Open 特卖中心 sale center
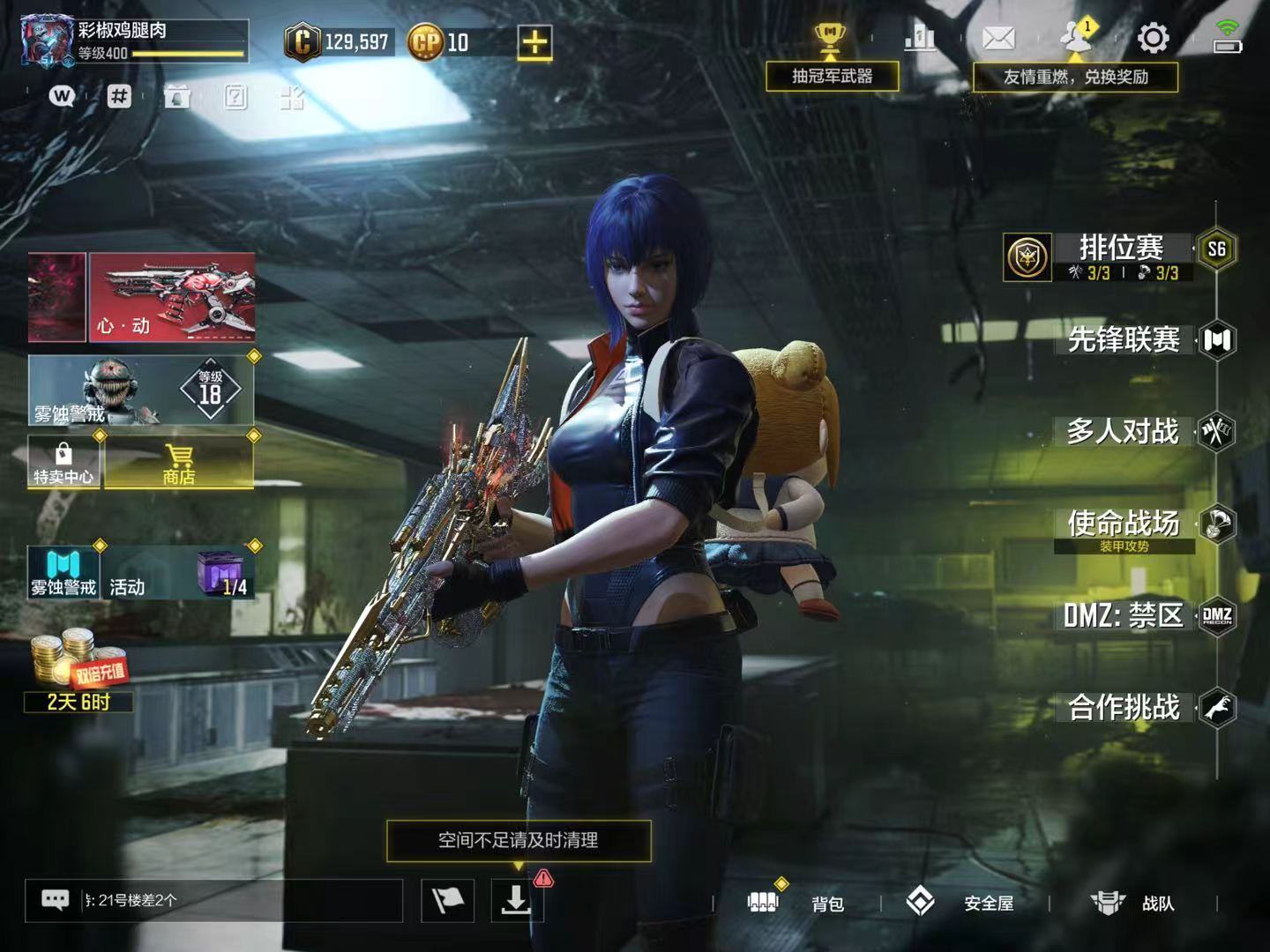This screenshot has width=1270, height=952. [63, 462]
